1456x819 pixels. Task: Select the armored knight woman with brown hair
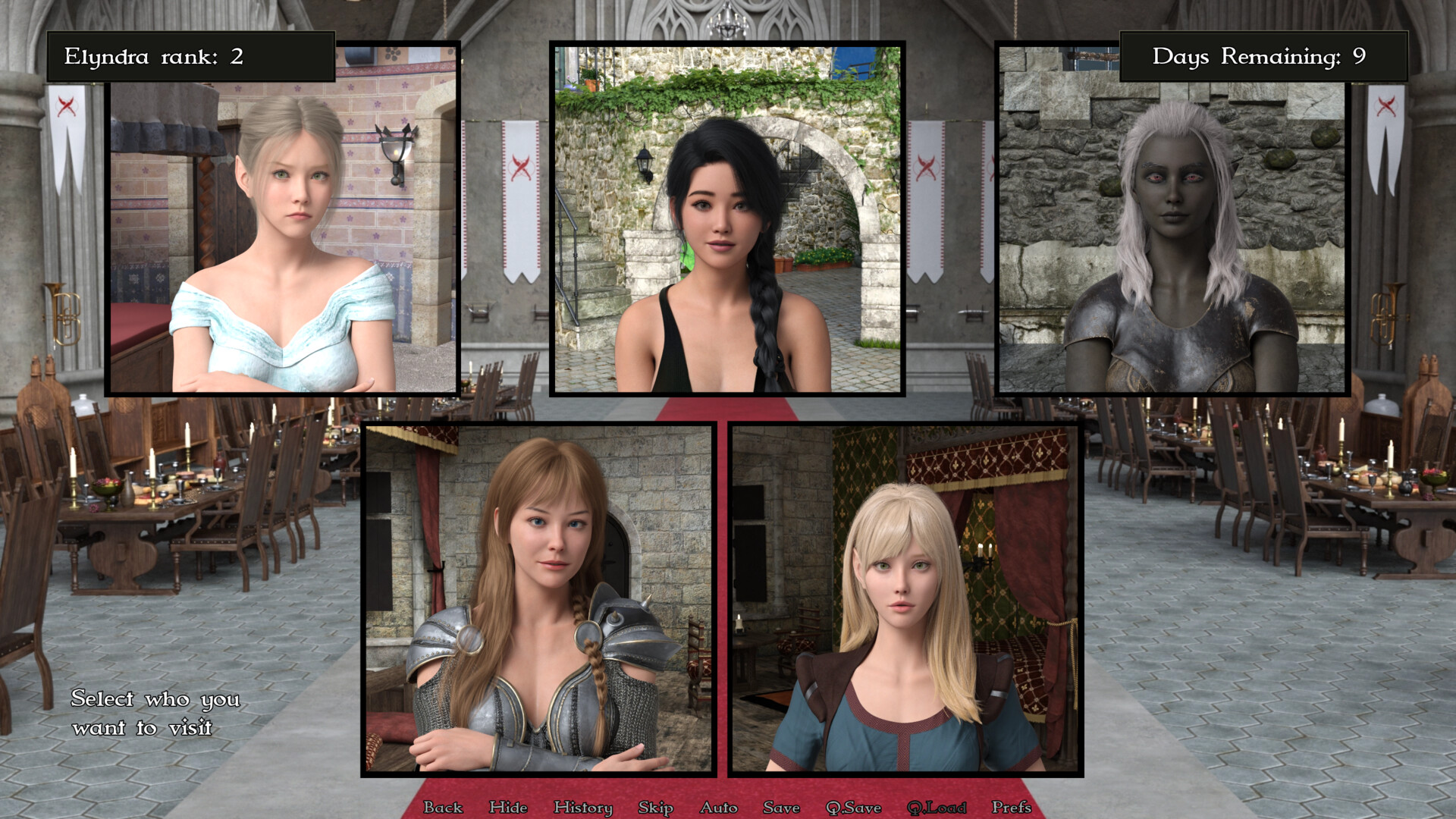538,599
